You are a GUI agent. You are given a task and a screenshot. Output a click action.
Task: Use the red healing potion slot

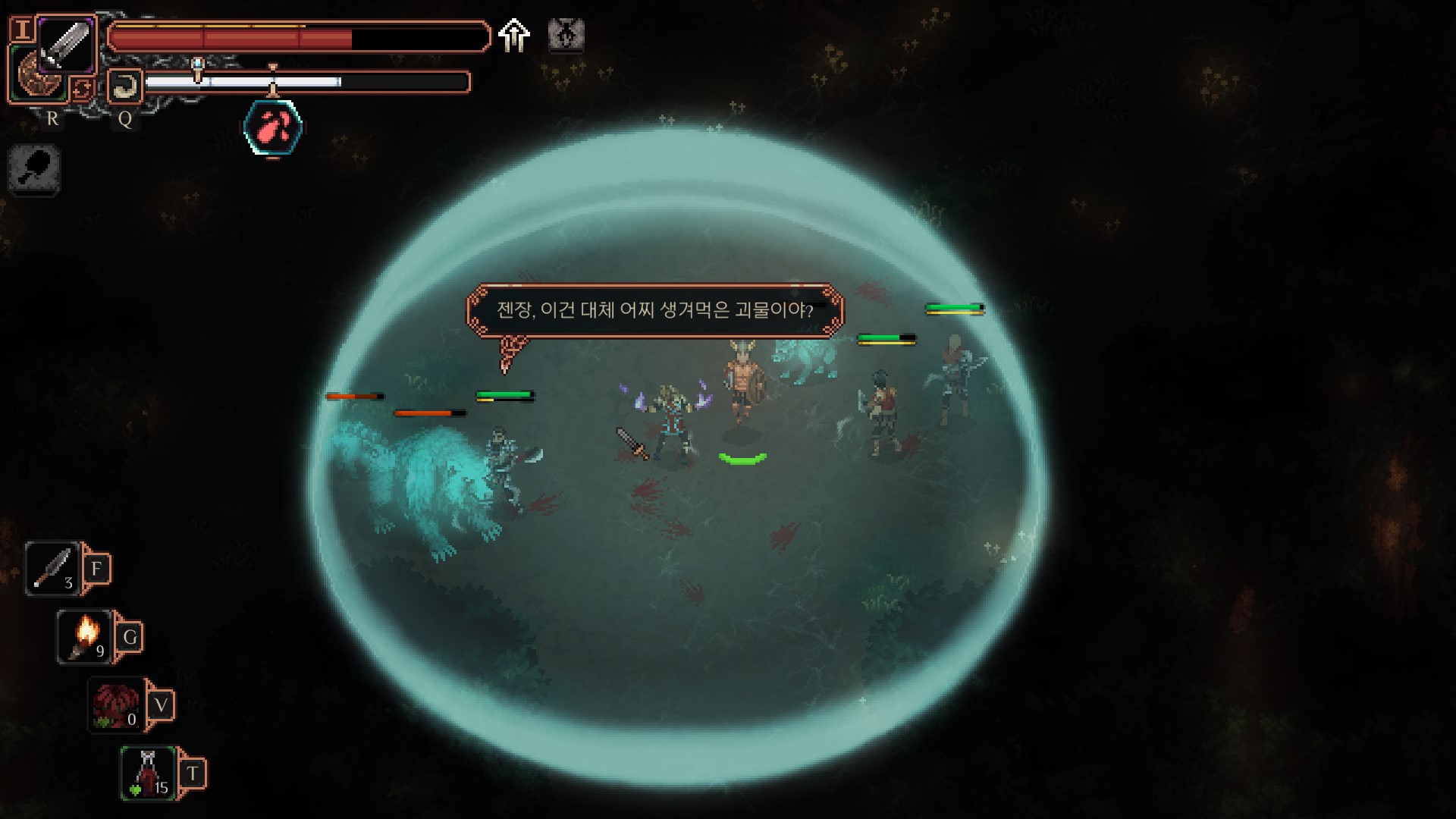click(149, 772)
